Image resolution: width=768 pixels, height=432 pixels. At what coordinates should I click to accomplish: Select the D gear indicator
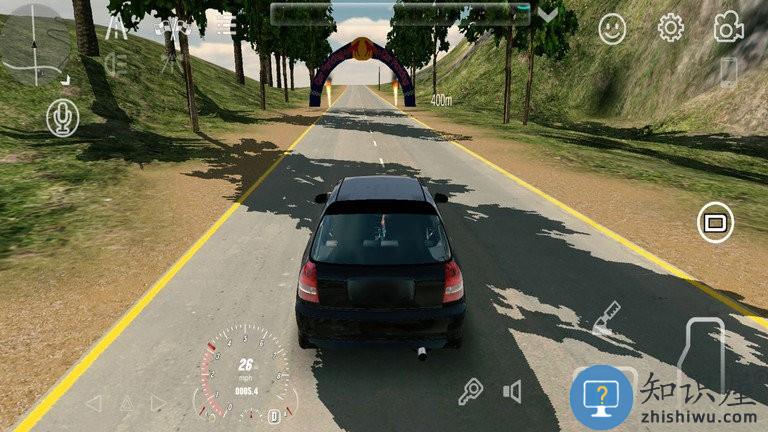[273, 415]
